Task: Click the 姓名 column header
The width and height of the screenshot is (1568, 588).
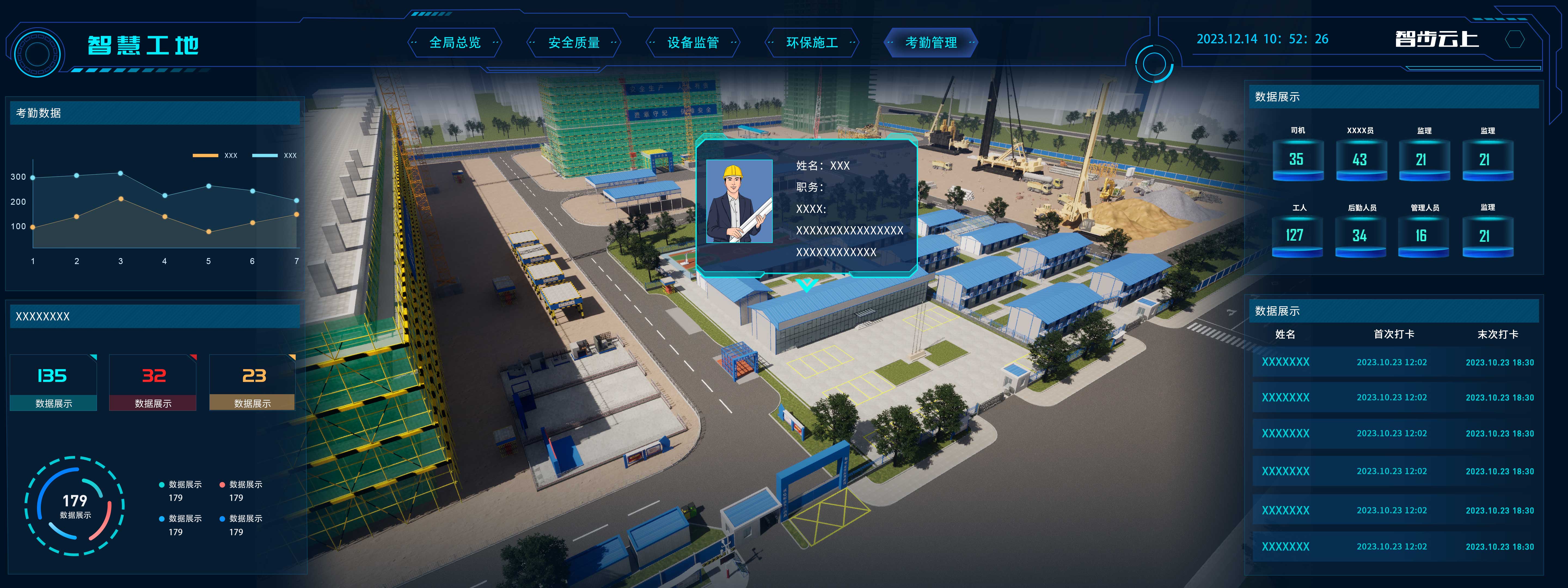Action: coord(1285,334)
